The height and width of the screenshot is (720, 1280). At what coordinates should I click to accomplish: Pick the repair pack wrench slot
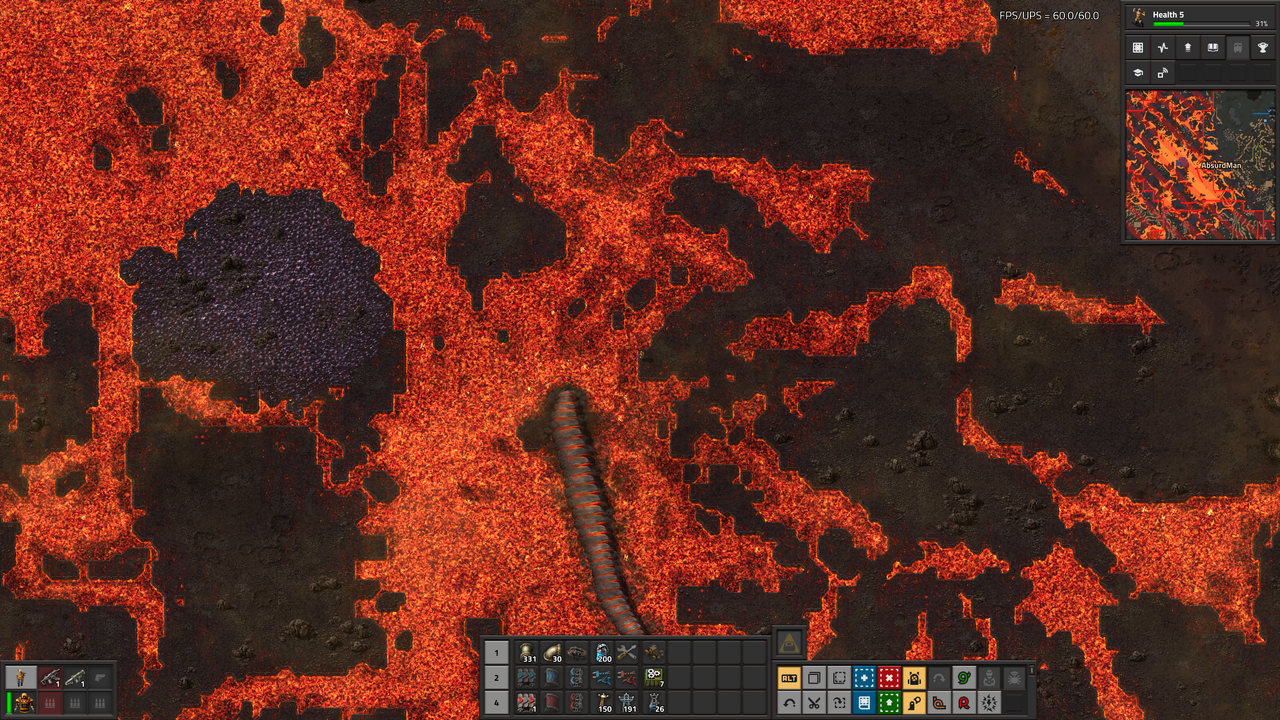coord(627,653)
